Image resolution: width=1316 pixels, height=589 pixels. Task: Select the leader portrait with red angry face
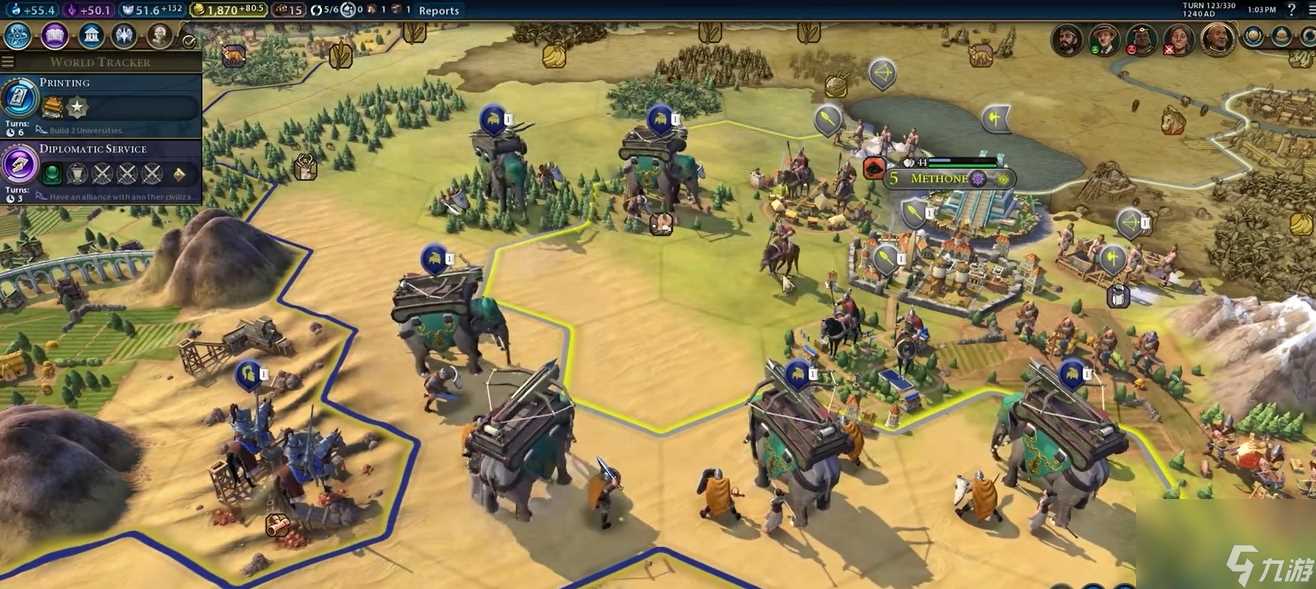[1141, 40]
